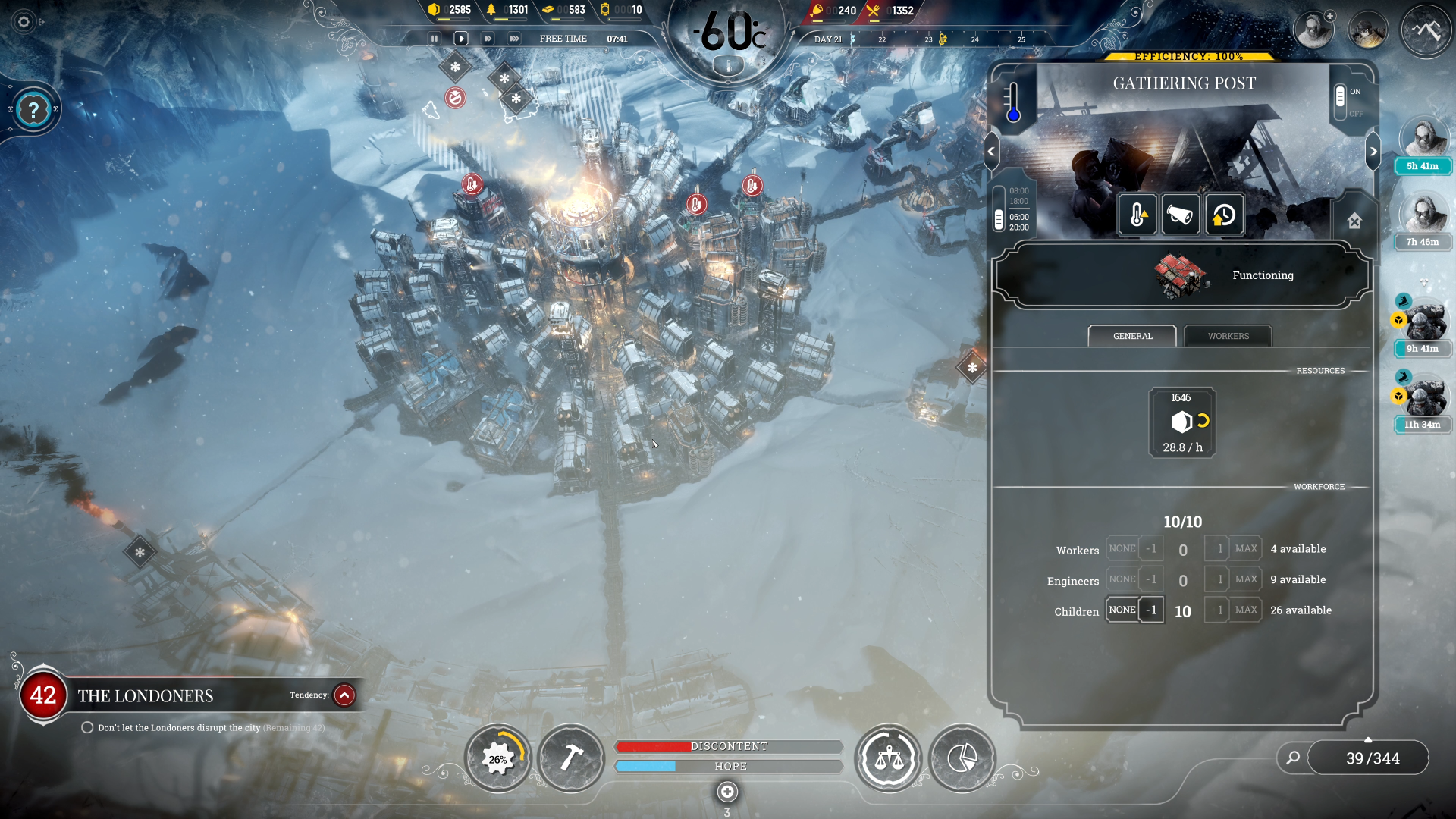Screen dimensions: 1456x819
Task: Open the economy pie chart panel
Action: click(x=962, y=758)
